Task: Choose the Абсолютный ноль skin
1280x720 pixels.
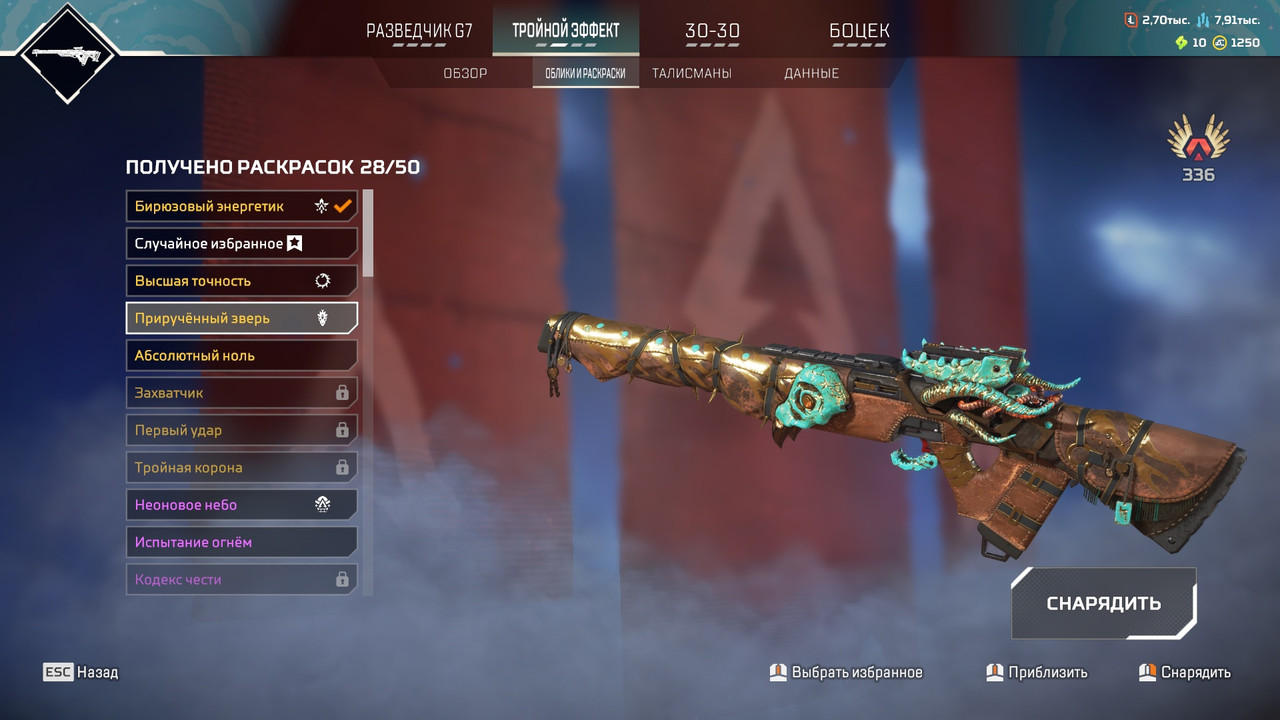Action: pos(241,355)
